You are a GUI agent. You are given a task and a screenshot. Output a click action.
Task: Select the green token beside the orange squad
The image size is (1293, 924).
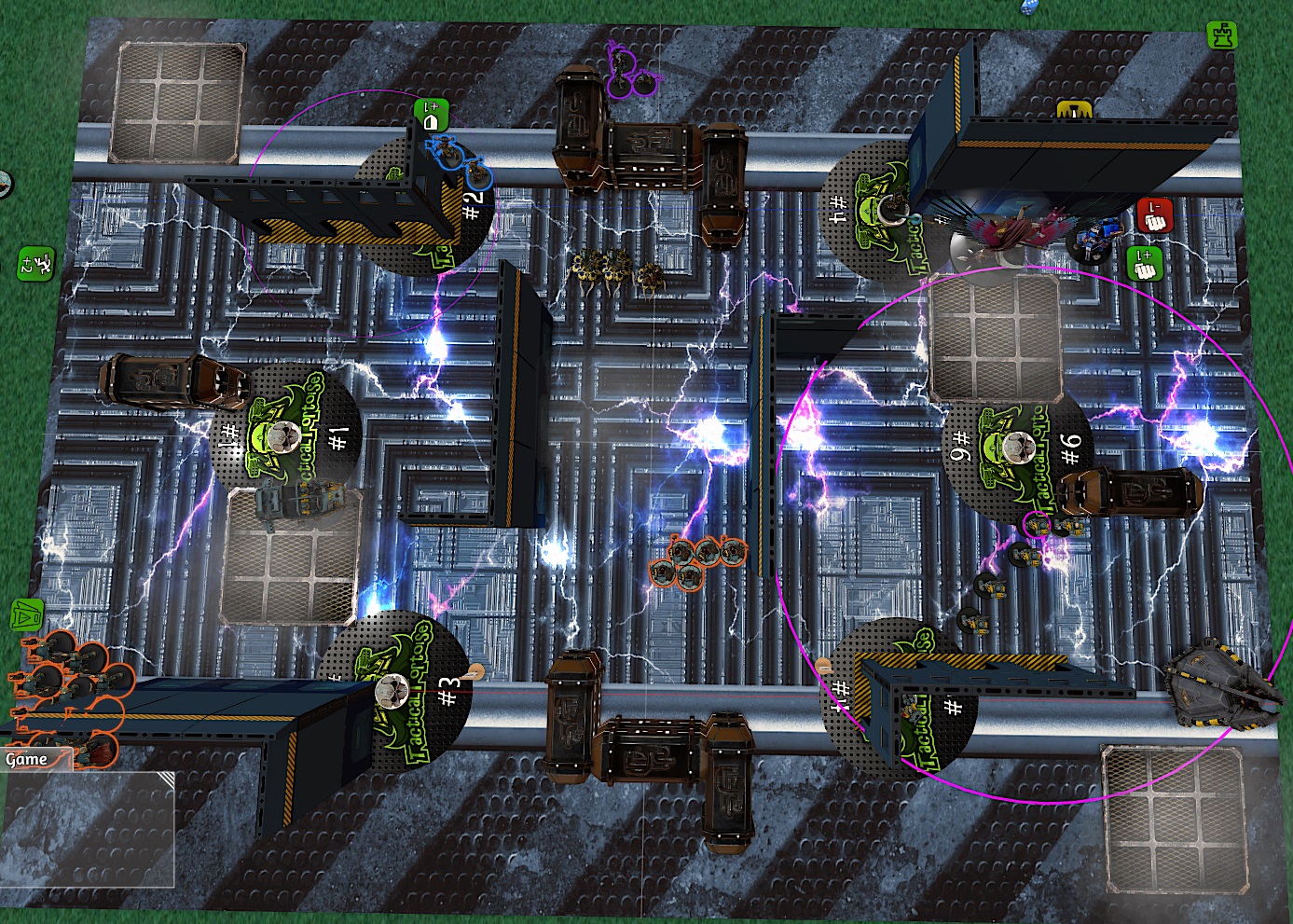point(27,615)
